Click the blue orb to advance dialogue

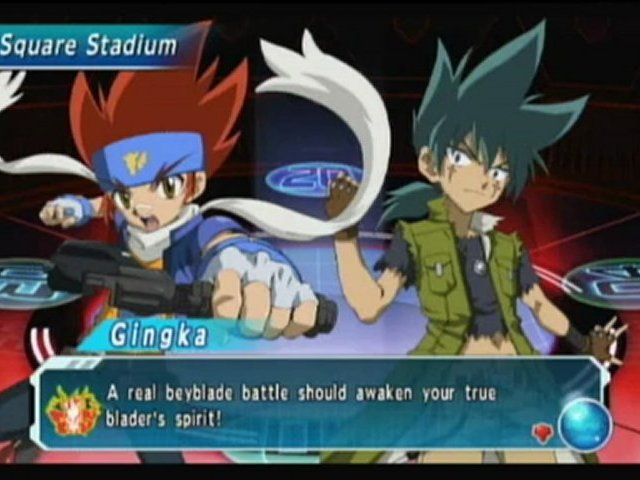pyautogui.click(x=584, y=423)
